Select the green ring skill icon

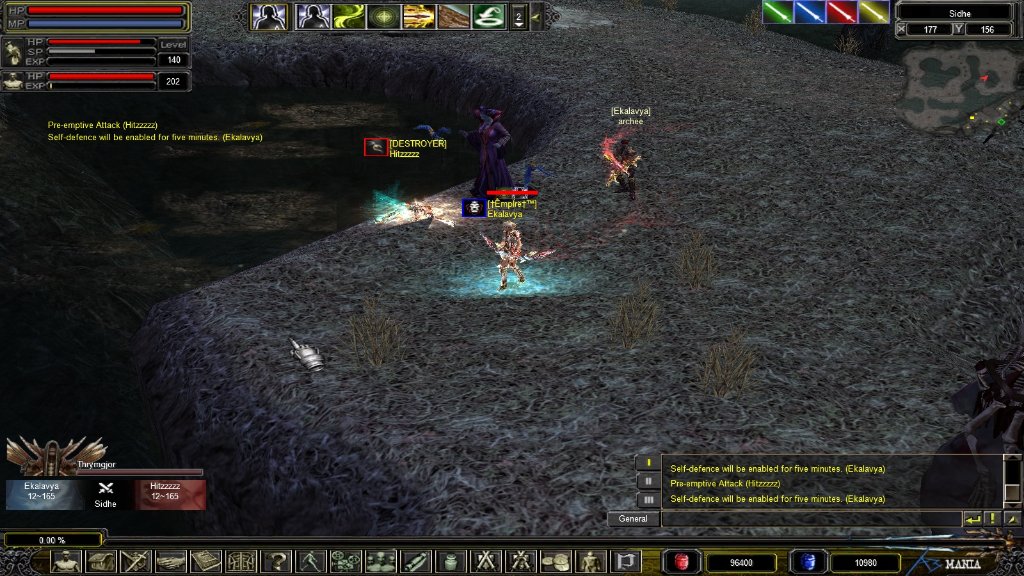(489, 16)
